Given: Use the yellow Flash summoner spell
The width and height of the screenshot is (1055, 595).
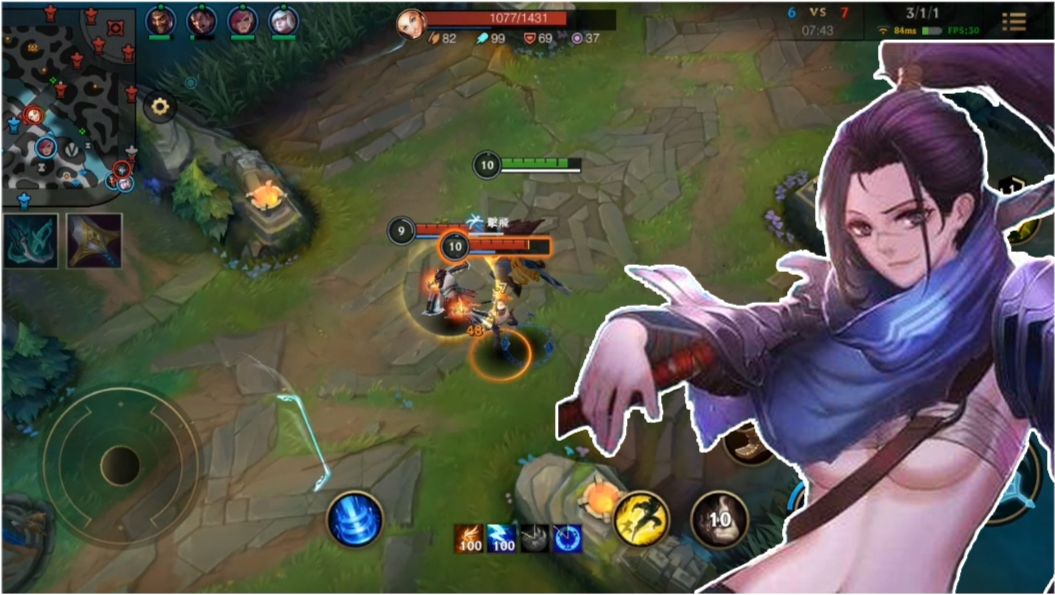Looking at the screenshot, I should pyautogui.click(x=641, y=519).
